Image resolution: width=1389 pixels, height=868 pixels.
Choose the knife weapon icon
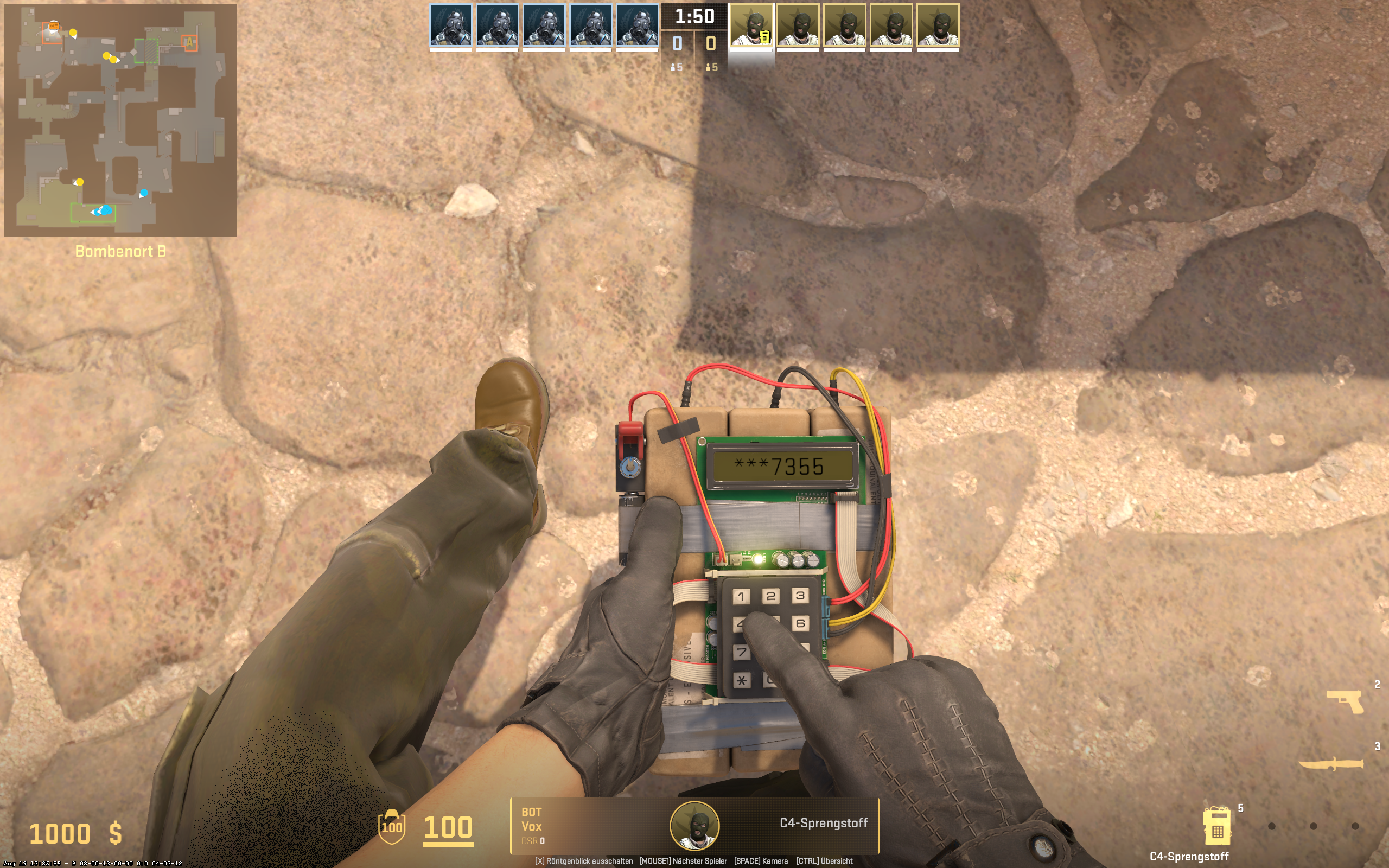click(1331, 764)
